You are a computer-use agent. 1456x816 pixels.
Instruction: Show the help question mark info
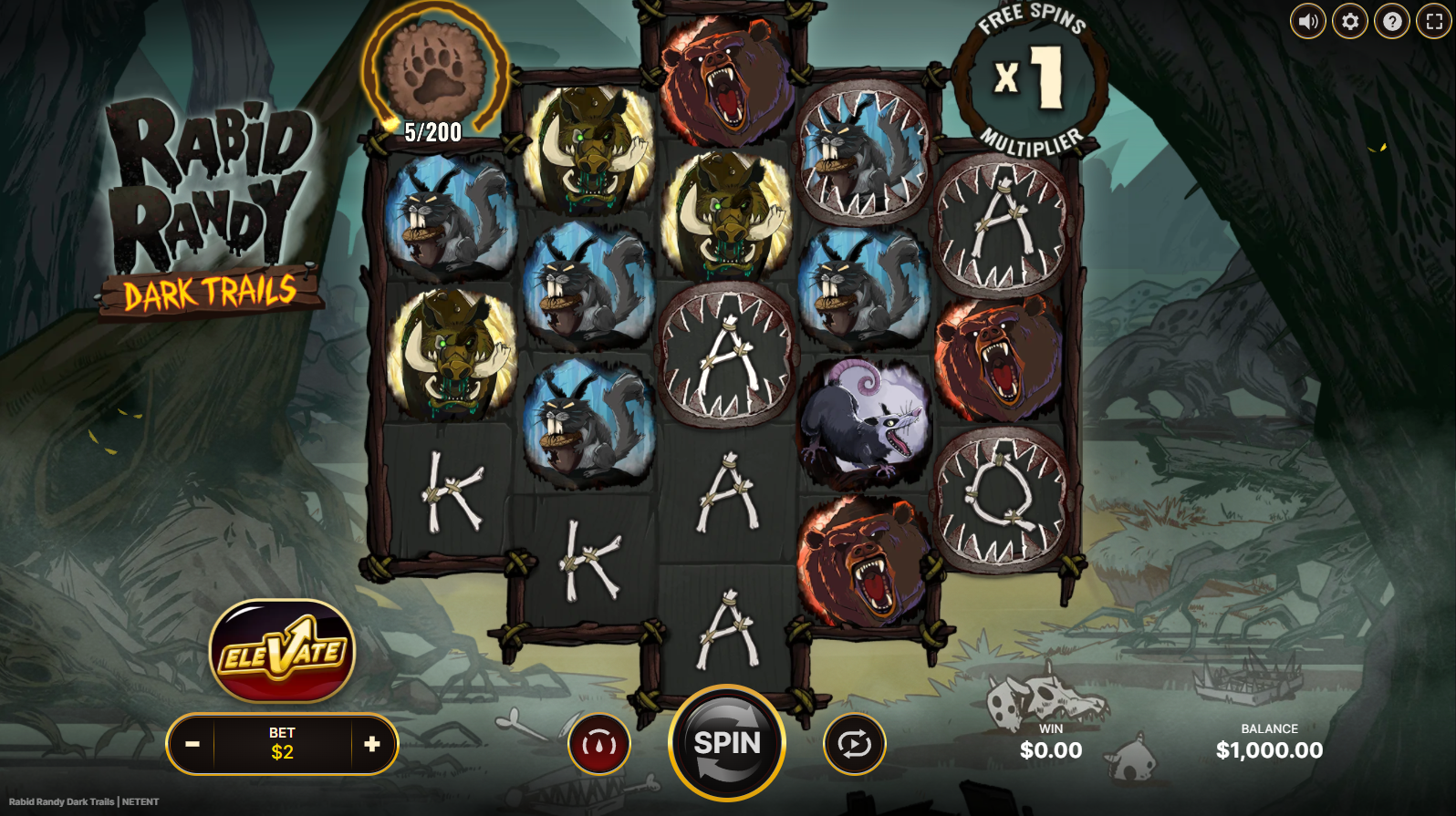tap(1391, 21)
